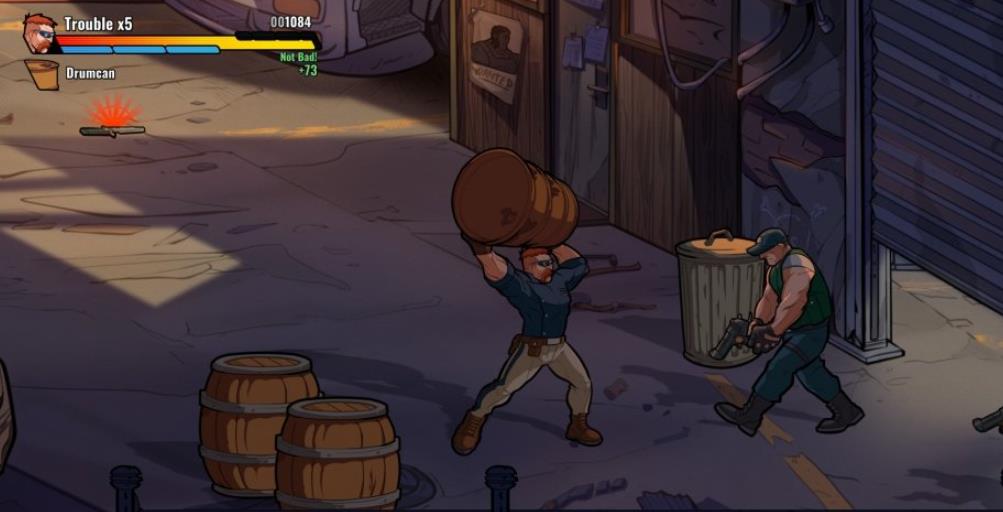Click the red-haired player portrait
The width and height of the screenshot is (1003, 512).
tap(39, 33)
